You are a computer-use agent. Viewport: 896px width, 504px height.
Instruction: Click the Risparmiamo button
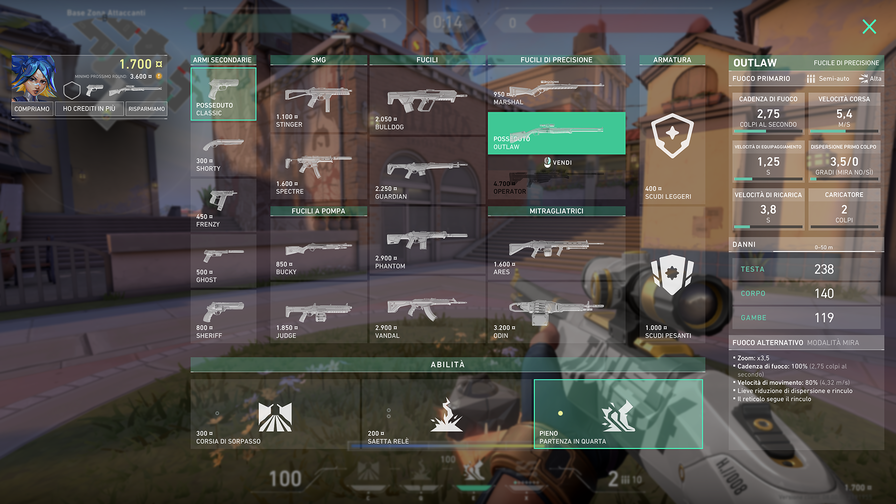[x=147, y=109]
